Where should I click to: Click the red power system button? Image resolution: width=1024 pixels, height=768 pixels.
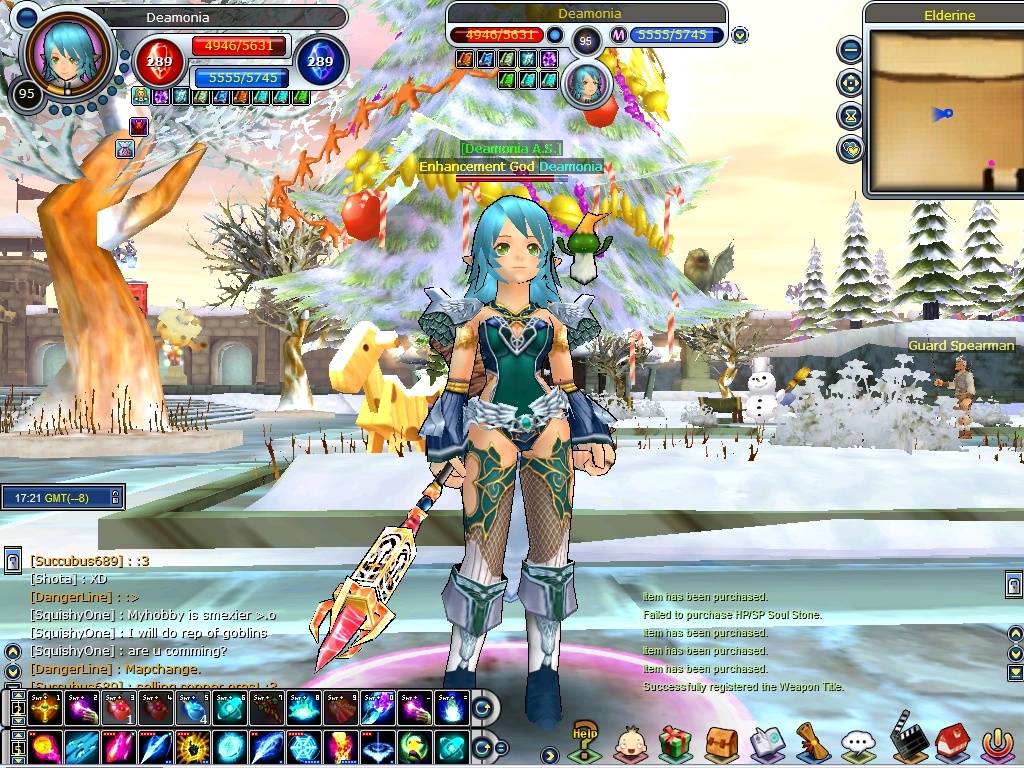pyautogui.click(x=997, y=744)
